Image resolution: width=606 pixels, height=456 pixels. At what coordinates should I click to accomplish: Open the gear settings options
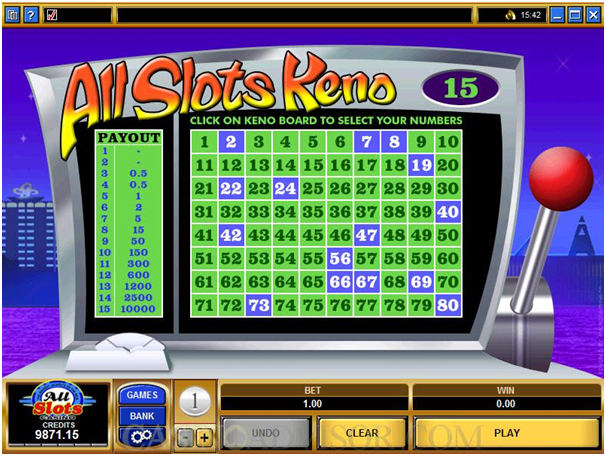click(x=143, y=436)
